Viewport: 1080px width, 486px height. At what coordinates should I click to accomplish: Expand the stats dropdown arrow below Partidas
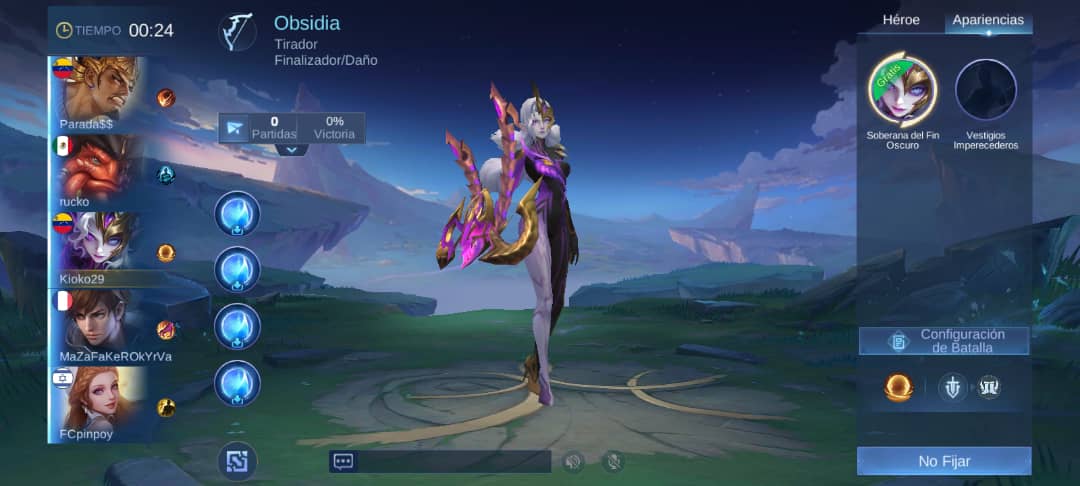(292, 150)
